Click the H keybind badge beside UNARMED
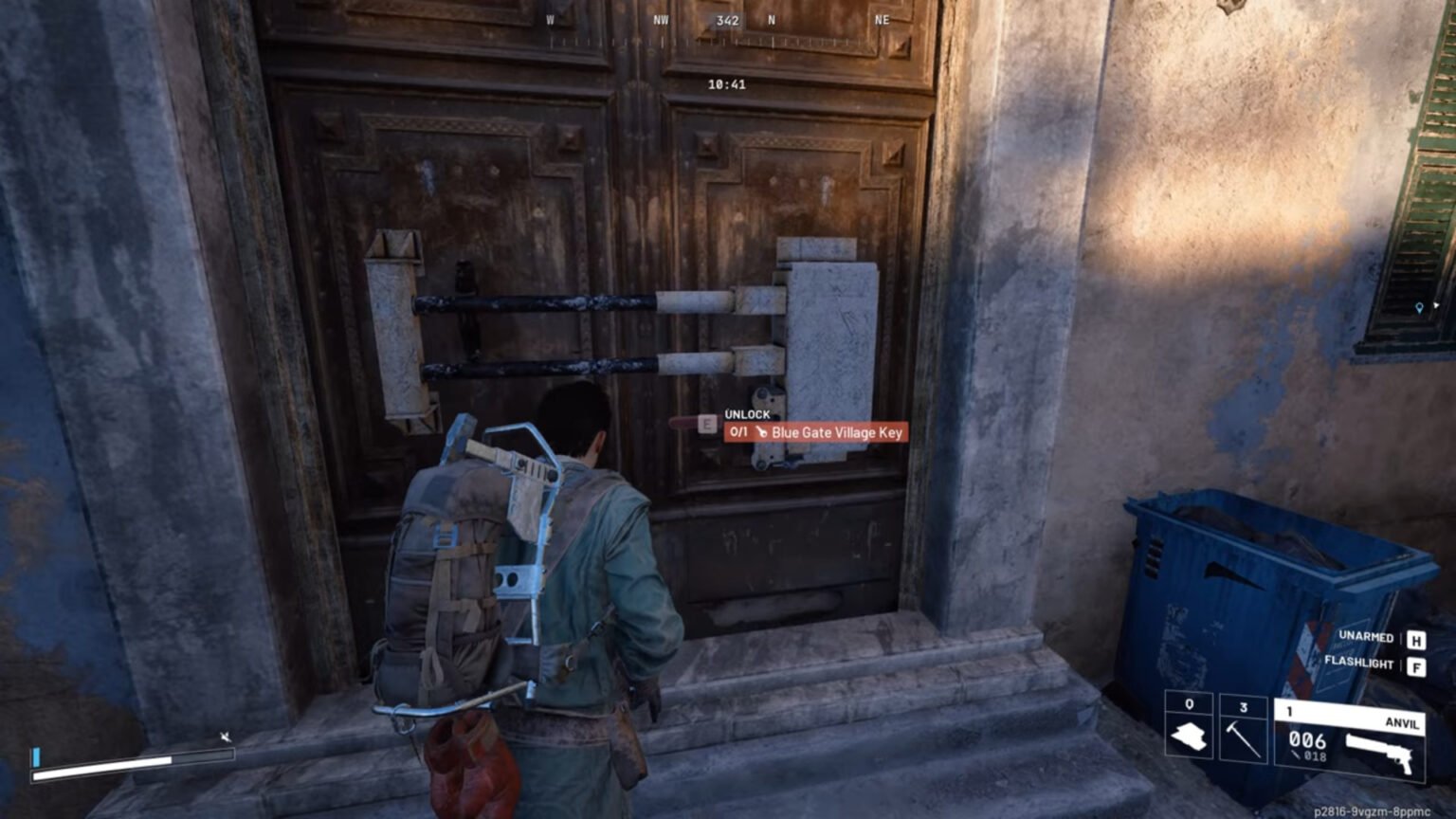This screenshot has width=1456, height=819. coord(1417,639)
